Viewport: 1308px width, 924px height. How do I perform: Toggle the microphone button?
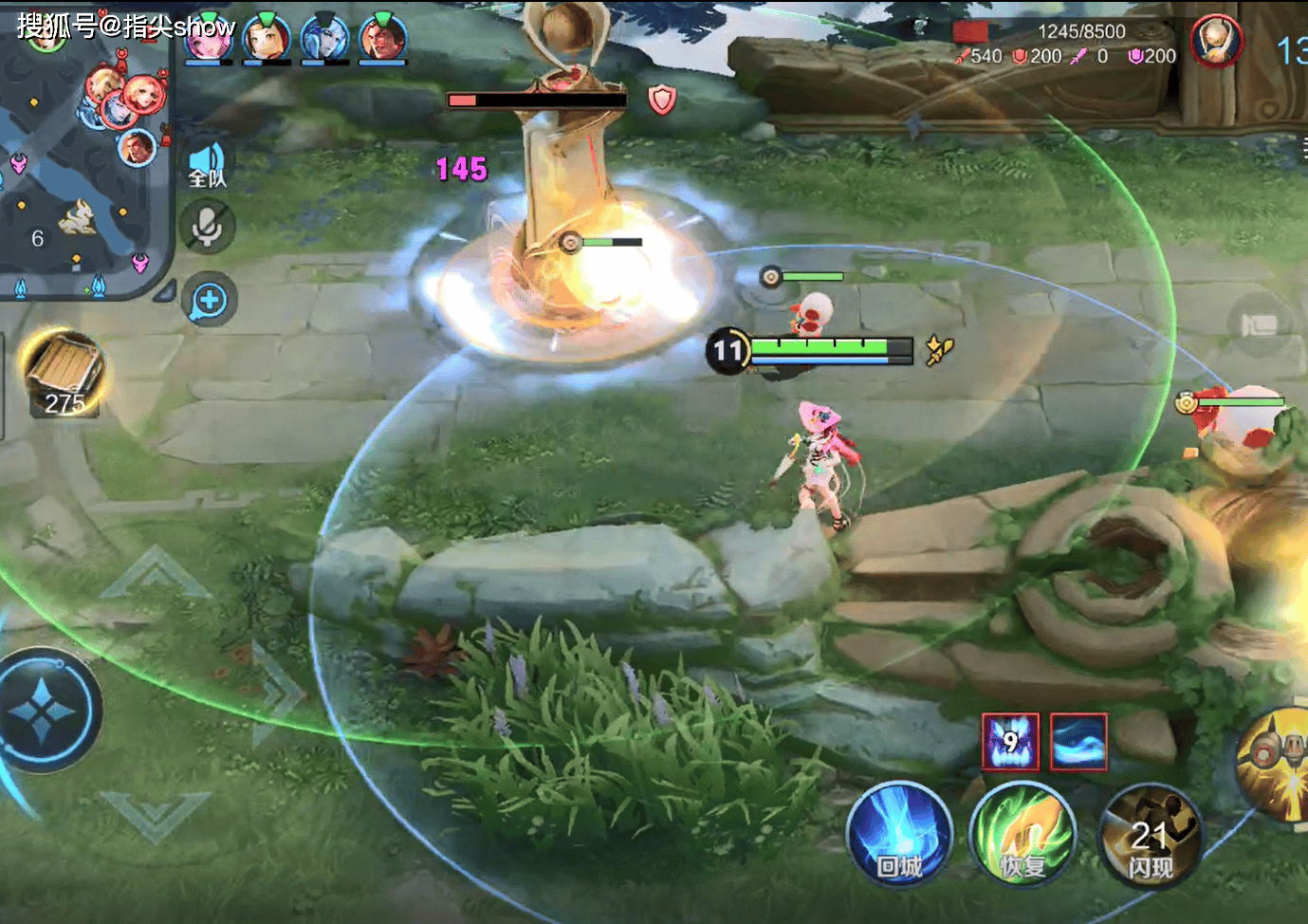click(x=207, y=227)
